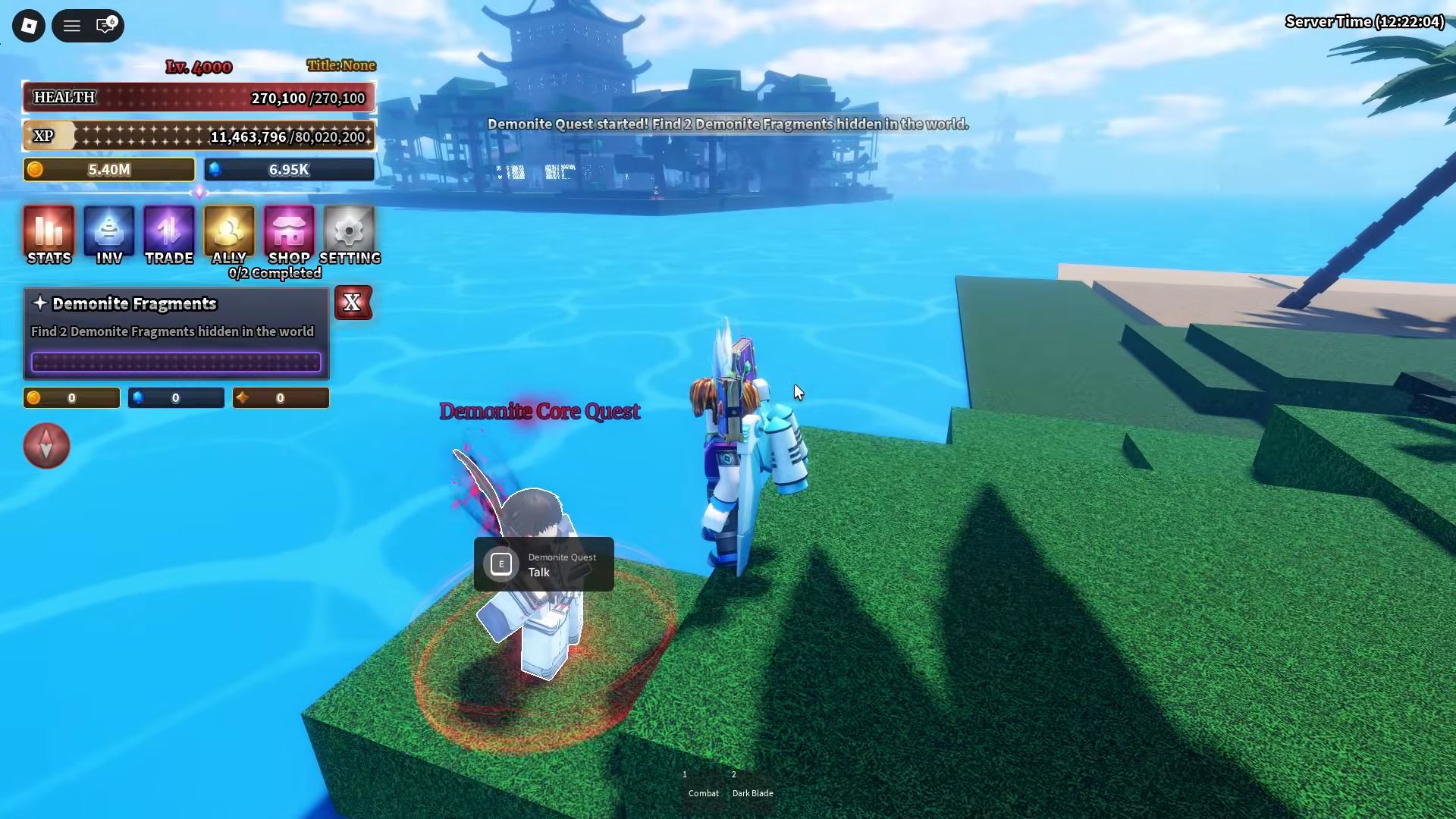Open the Roblox logo menu

29,26
